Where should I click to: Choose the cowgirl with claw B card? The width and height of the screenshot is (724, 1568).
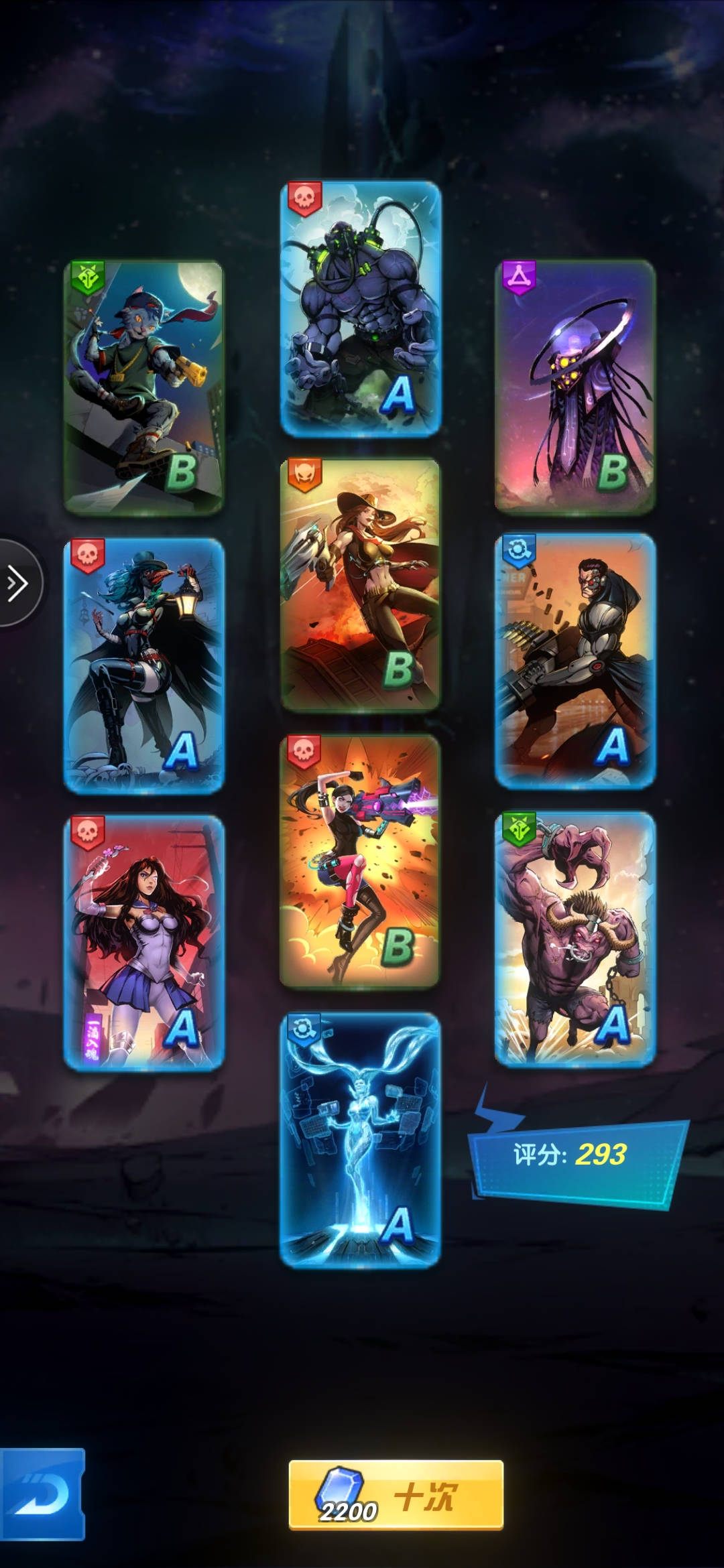click(361, 584)
